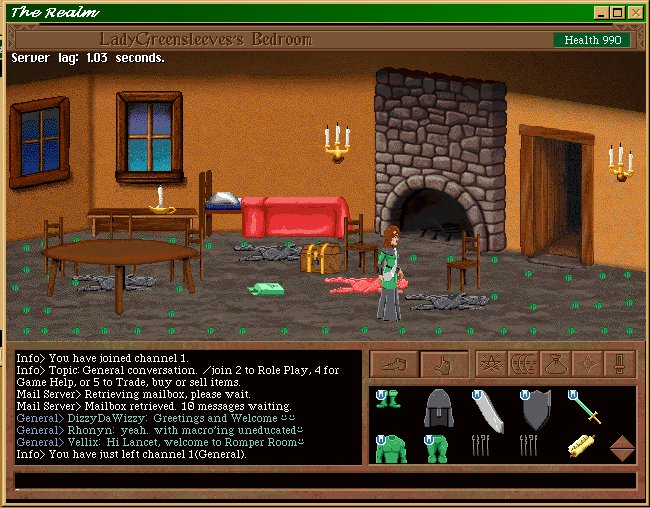Image resolution: width=650 pixels, height=508 pixels.
Task: Activate the pointing hand action button
Action: point(443,364)
